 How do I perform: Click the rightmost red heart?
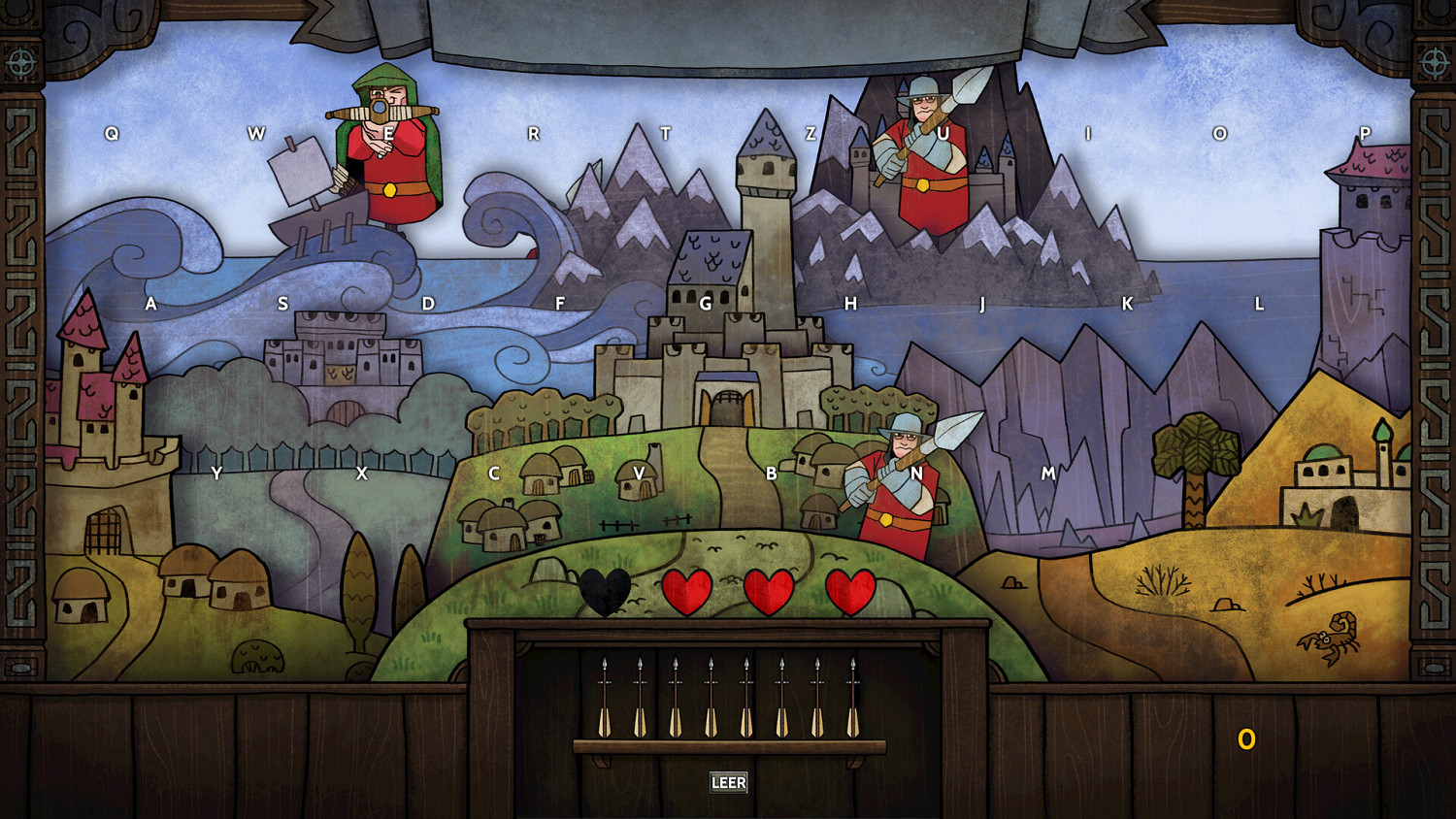(847, 589)
